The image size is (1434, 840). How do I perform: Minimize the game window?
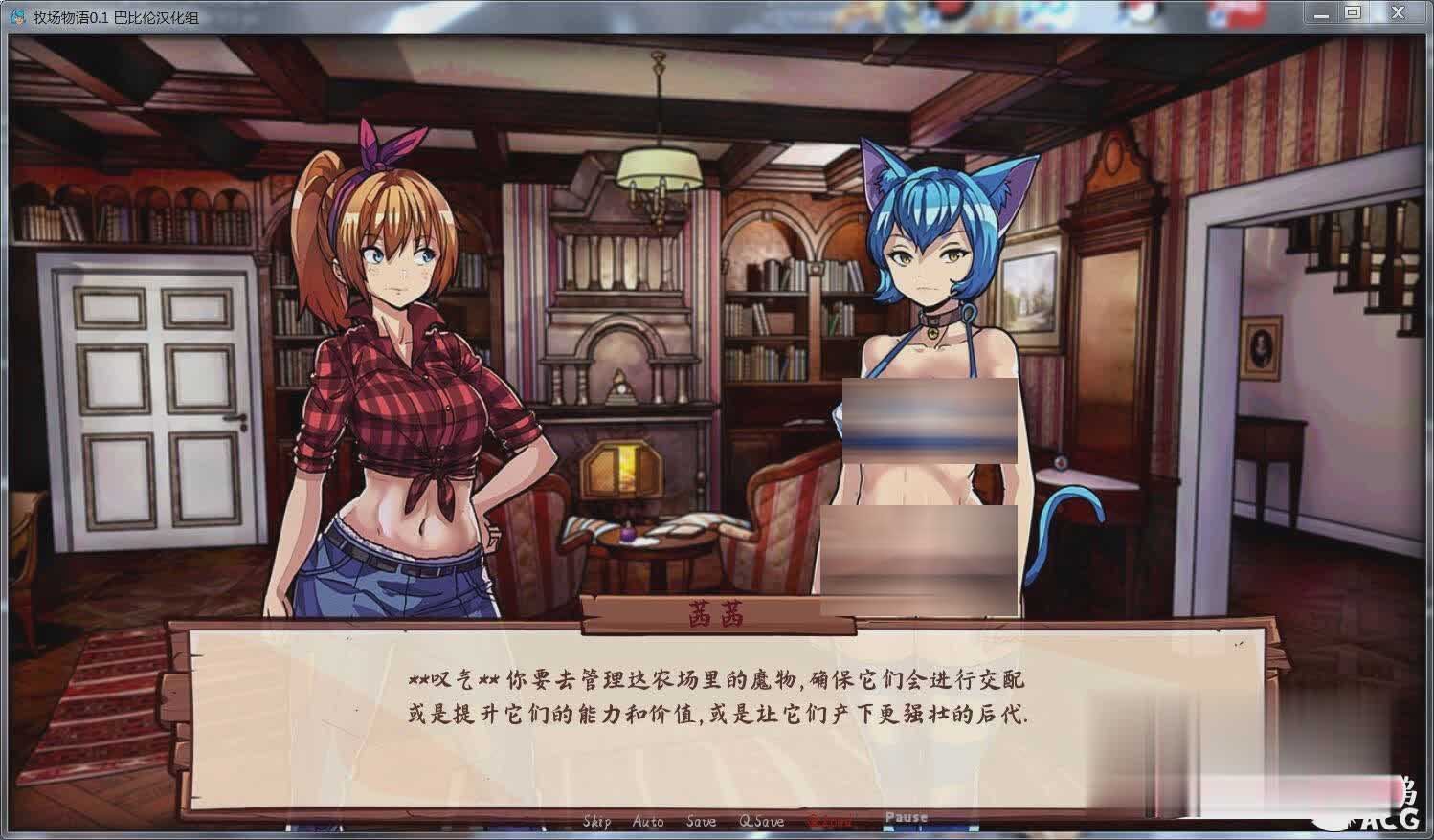1320,12
